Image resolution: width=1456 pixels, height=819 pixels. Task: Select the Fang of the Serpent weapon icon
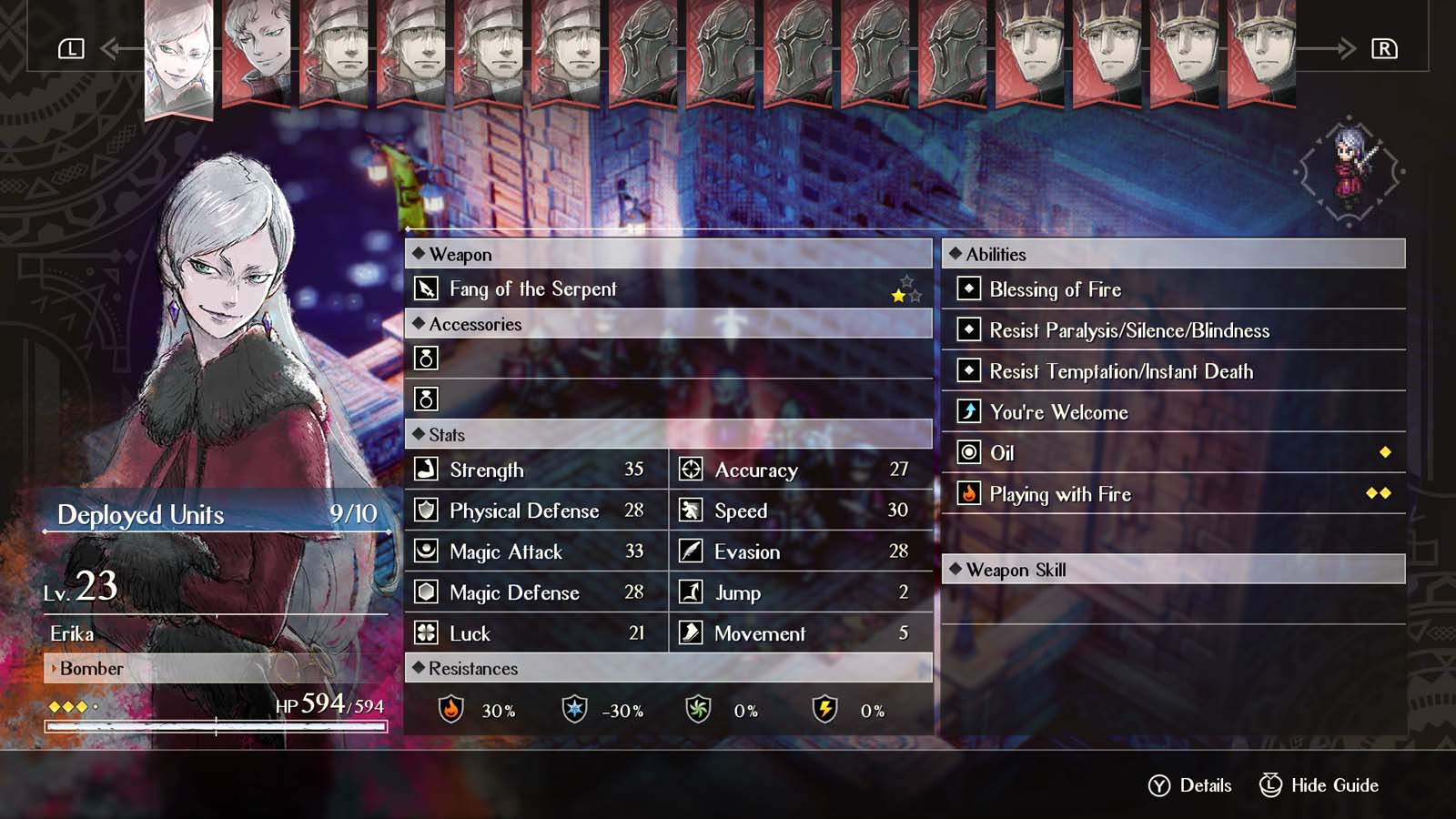[428, 288]
